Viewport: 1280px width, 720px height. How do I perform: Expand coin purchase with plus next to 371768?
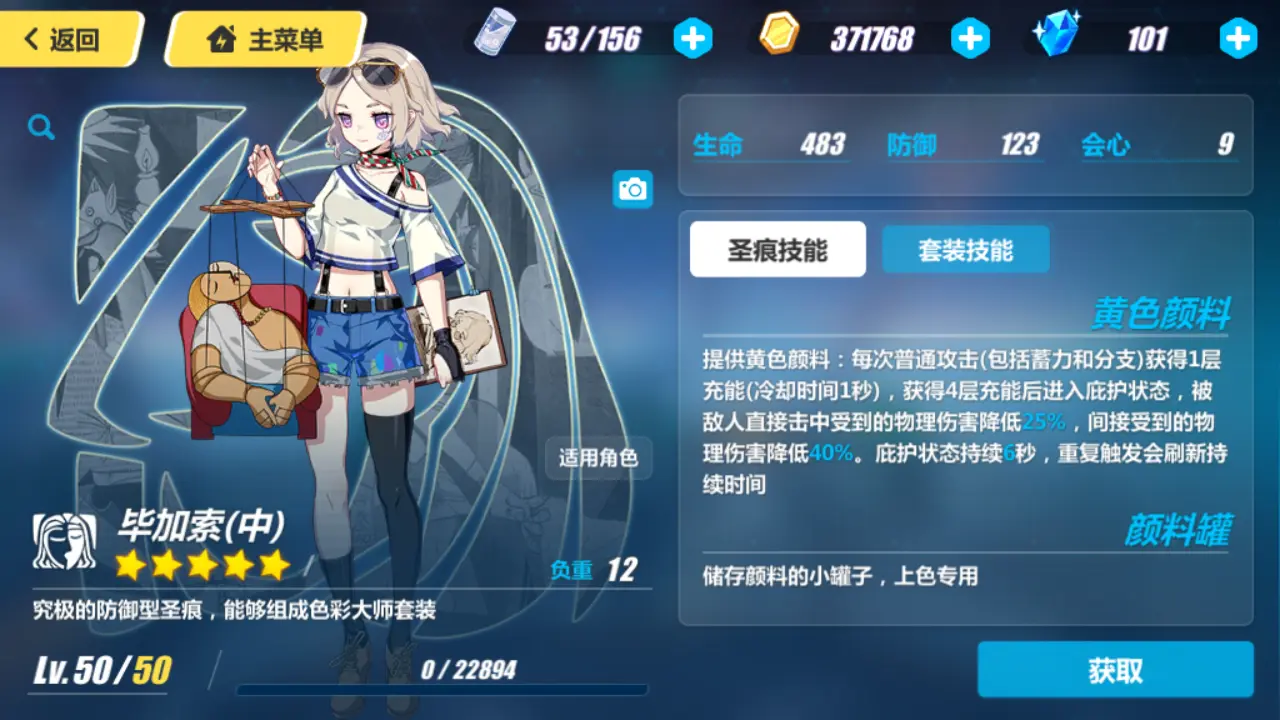(970, 38)
